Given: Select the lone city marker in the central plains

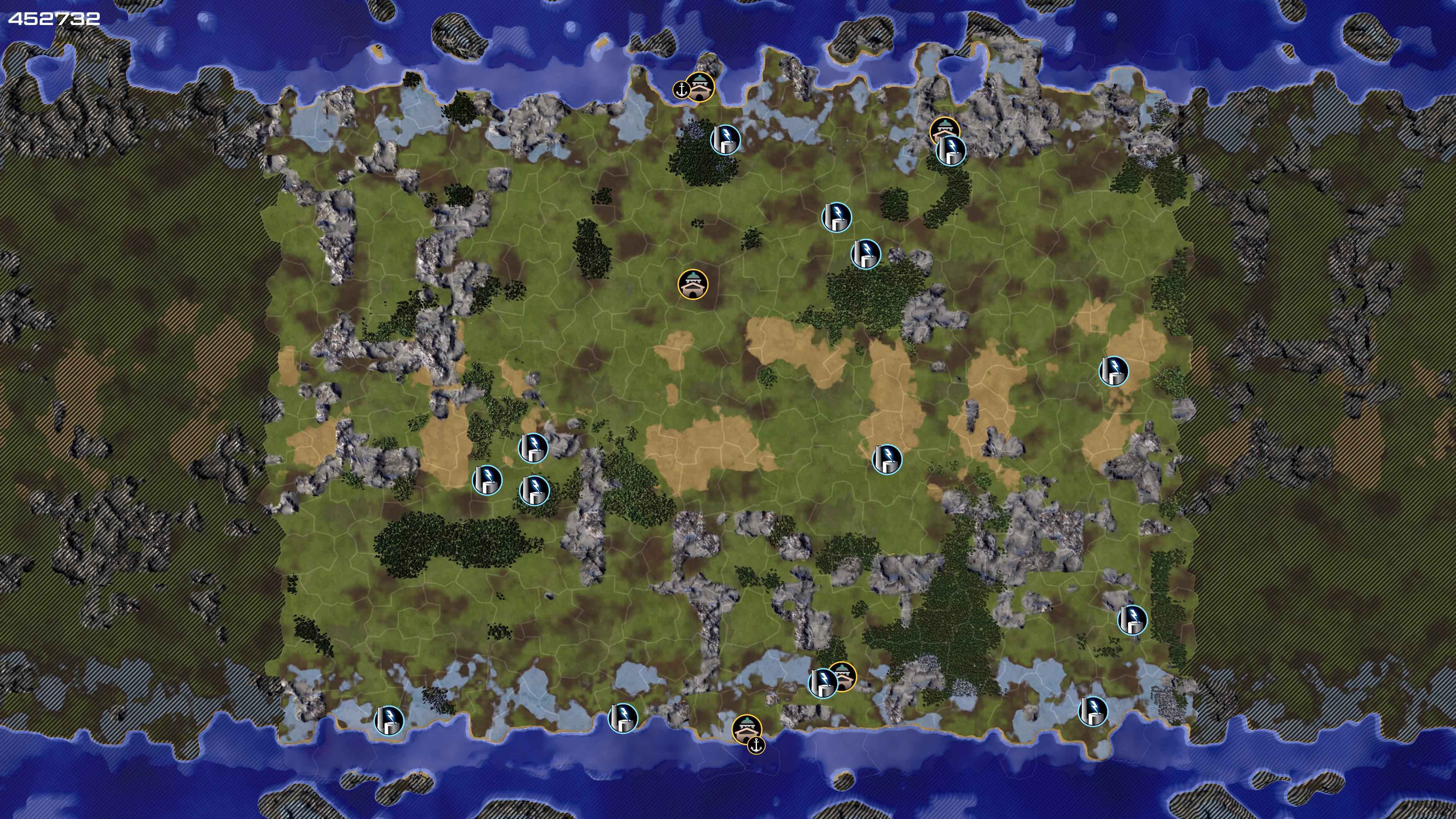Looking at the screenshot, I should pos(693,284).
